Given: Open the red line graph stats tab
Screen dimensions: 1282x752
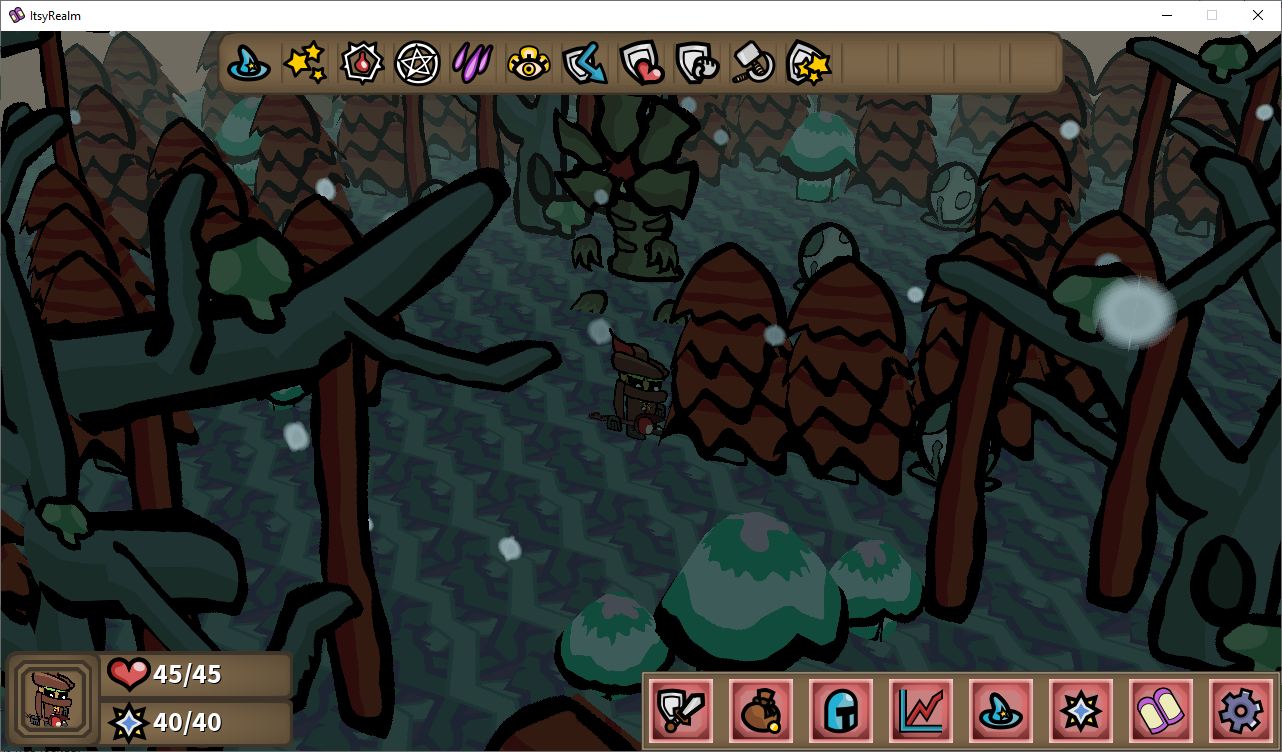Looking at the screenshot, I should 921,711.
